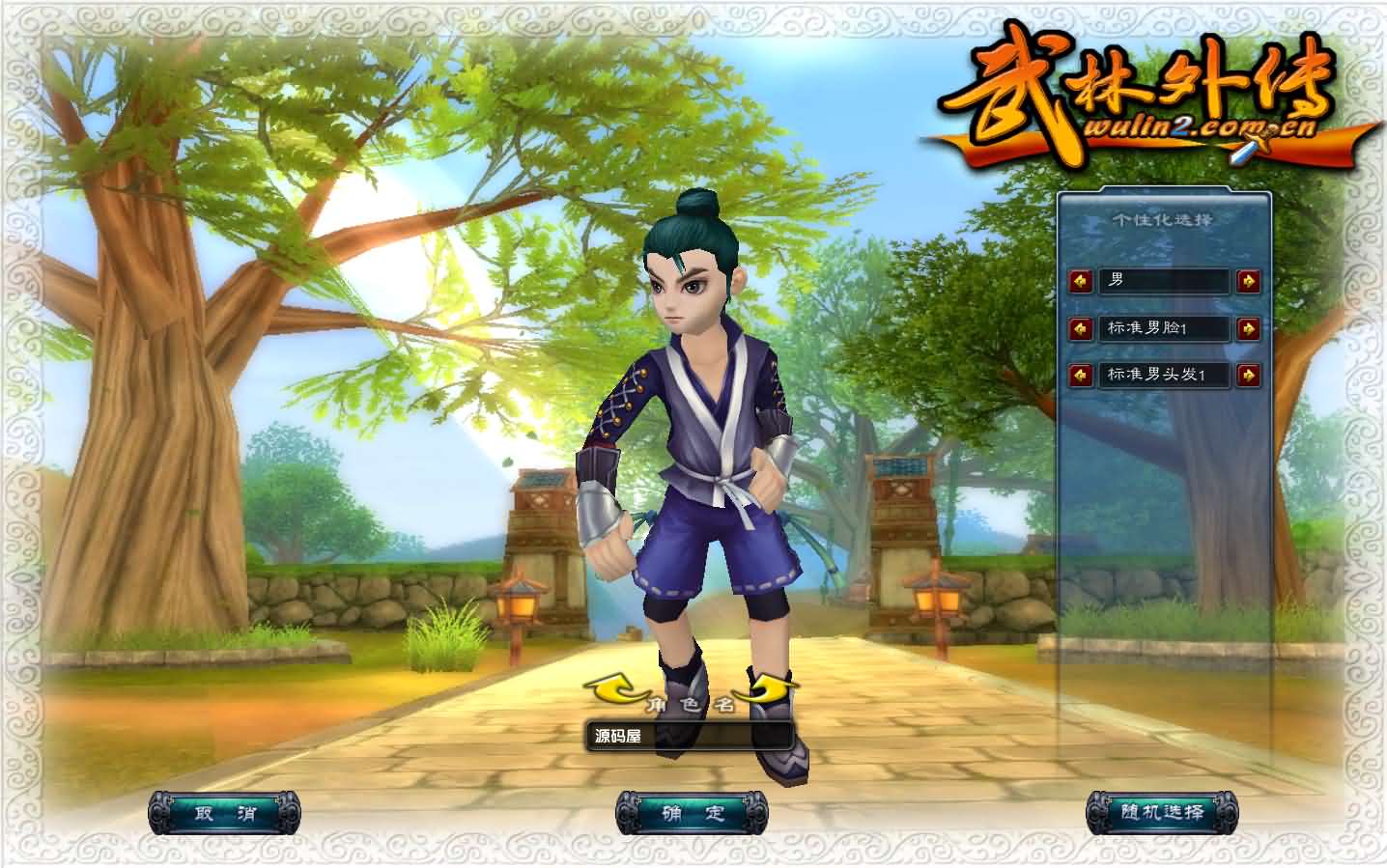Screen dimensions: 1387x868
Task: Click right arrow beside the 男 gender field
Action: point(1246,282)
